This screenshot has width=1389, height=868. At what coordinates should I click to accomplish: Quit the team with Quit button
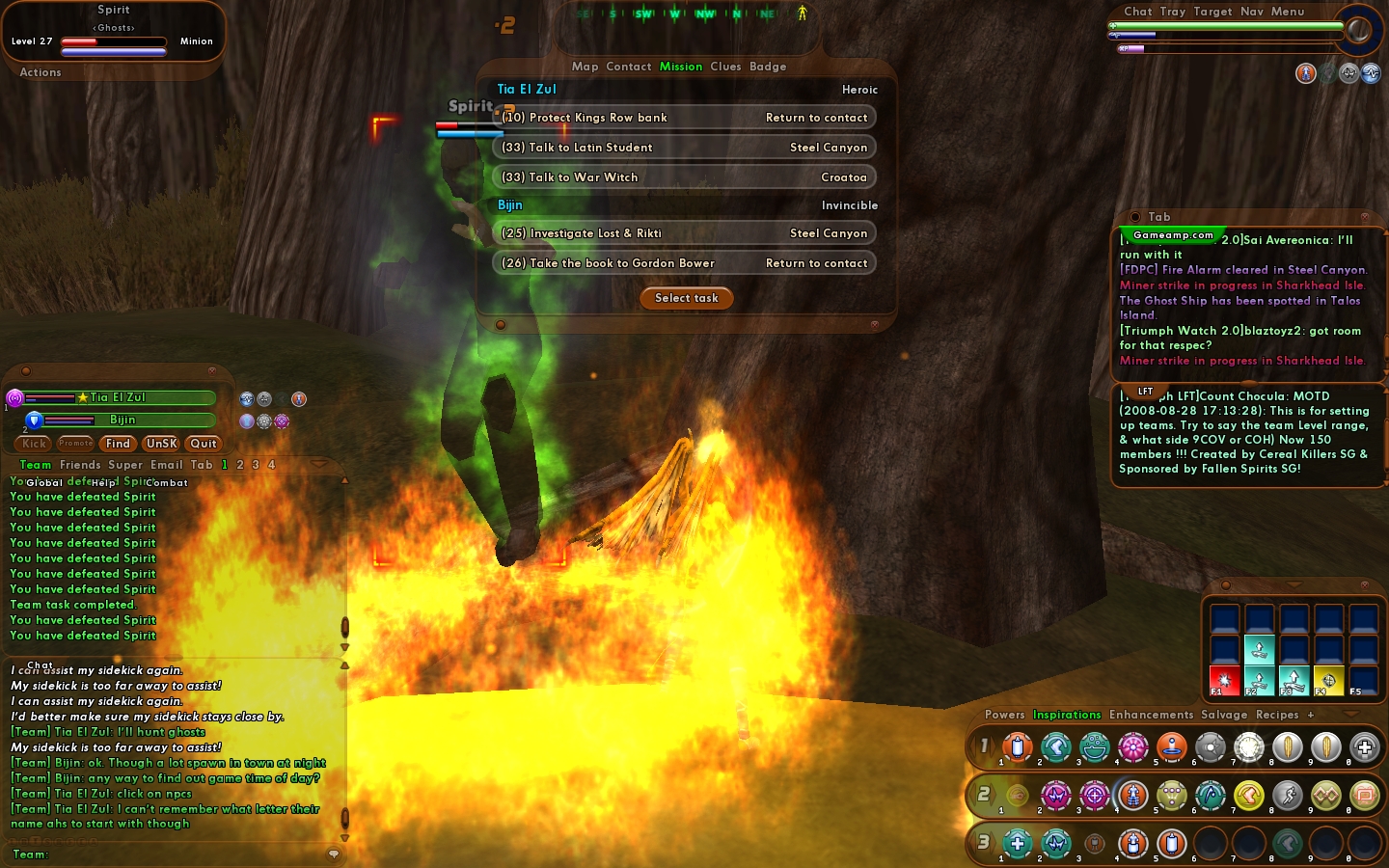click(x=204, y=444)
